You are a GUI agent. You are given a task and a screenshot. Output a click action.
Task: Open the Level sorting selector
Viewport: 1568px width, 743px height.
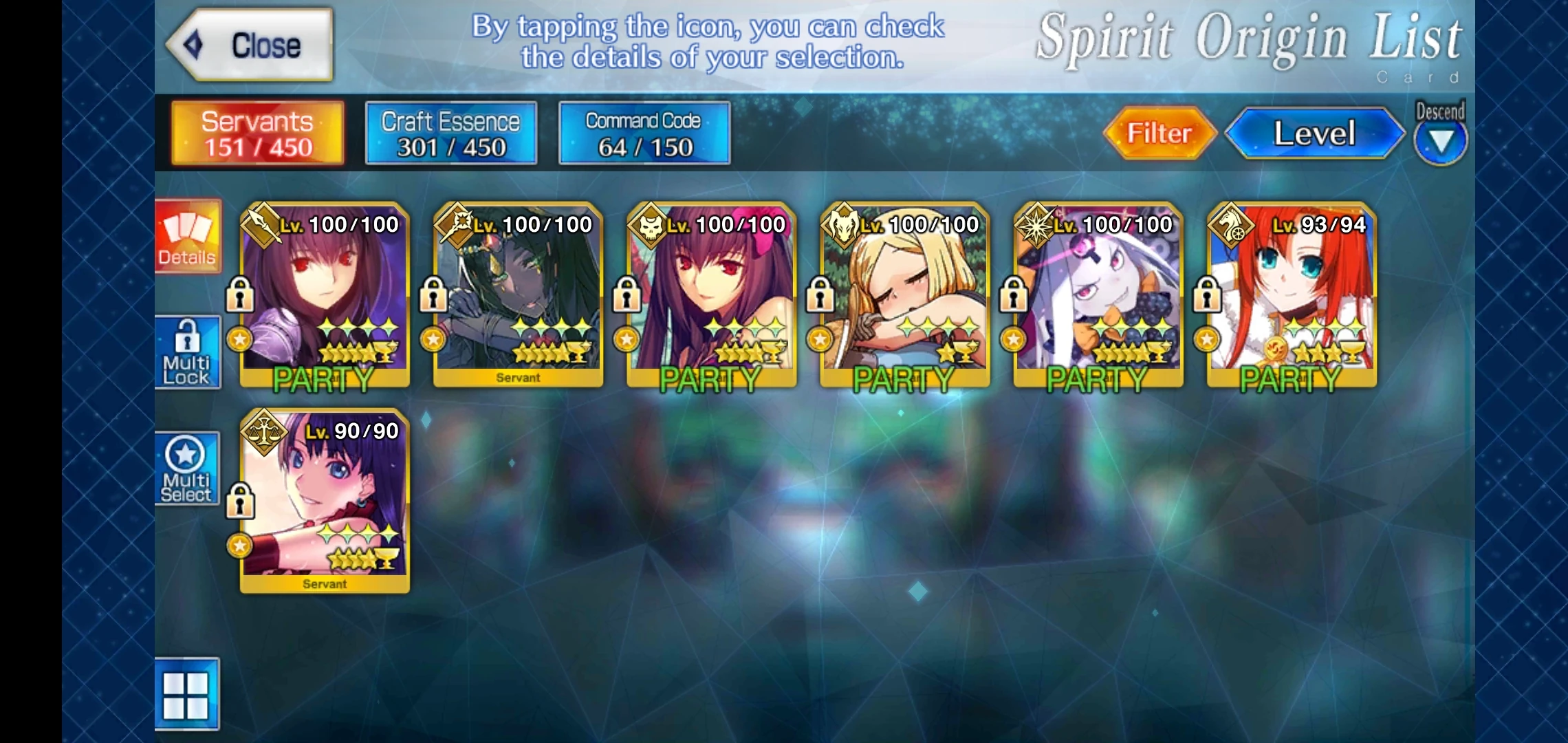click(x=1314, y=135)
